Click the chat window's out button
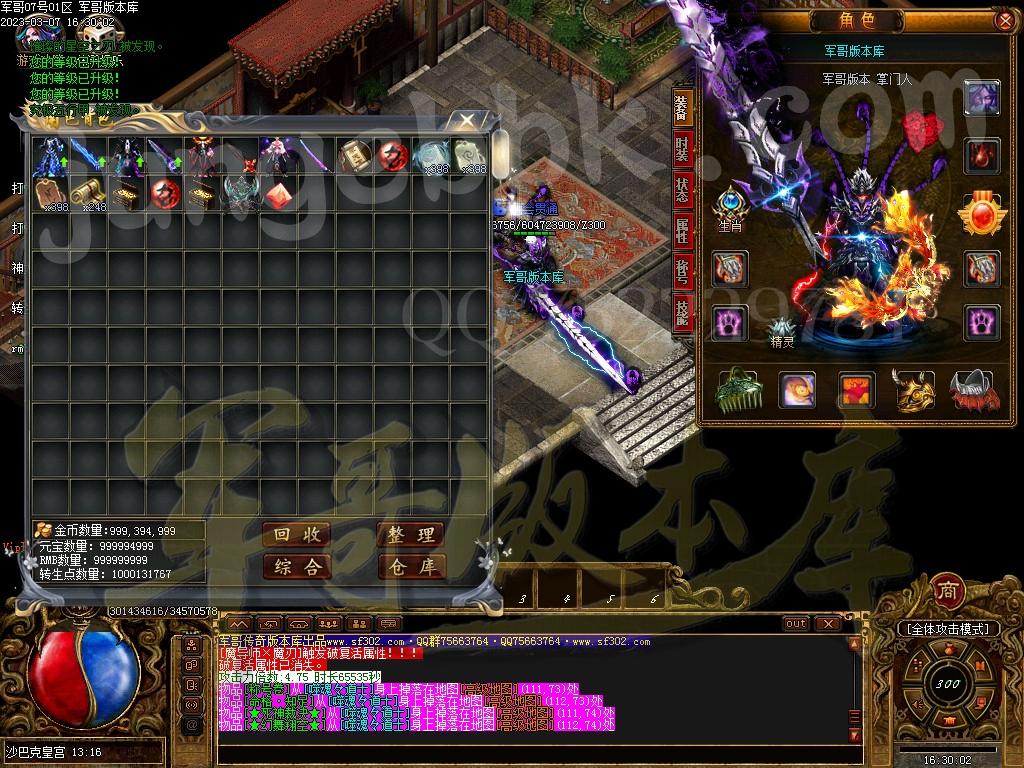 795,623
